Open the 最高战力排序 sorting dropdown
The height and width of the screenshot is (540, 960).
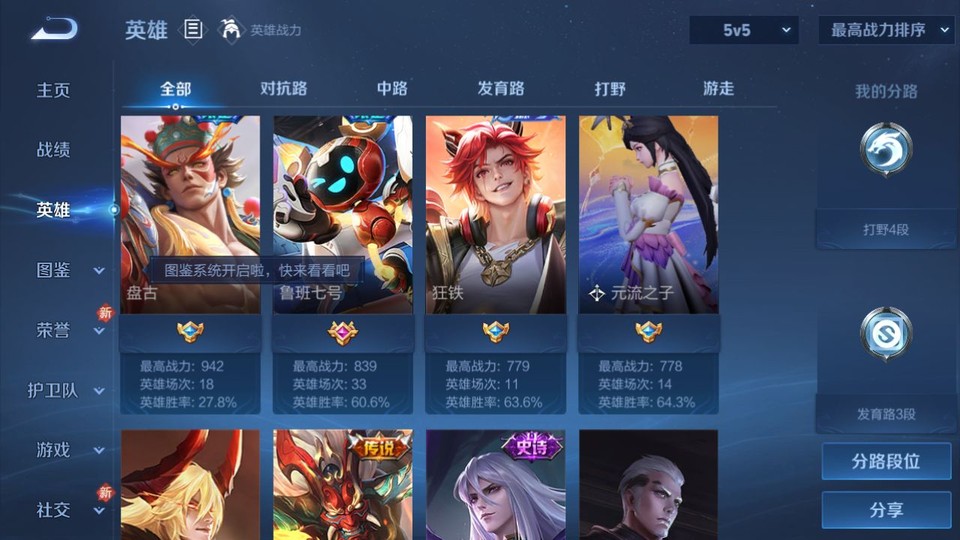click(x=886, y=30)
